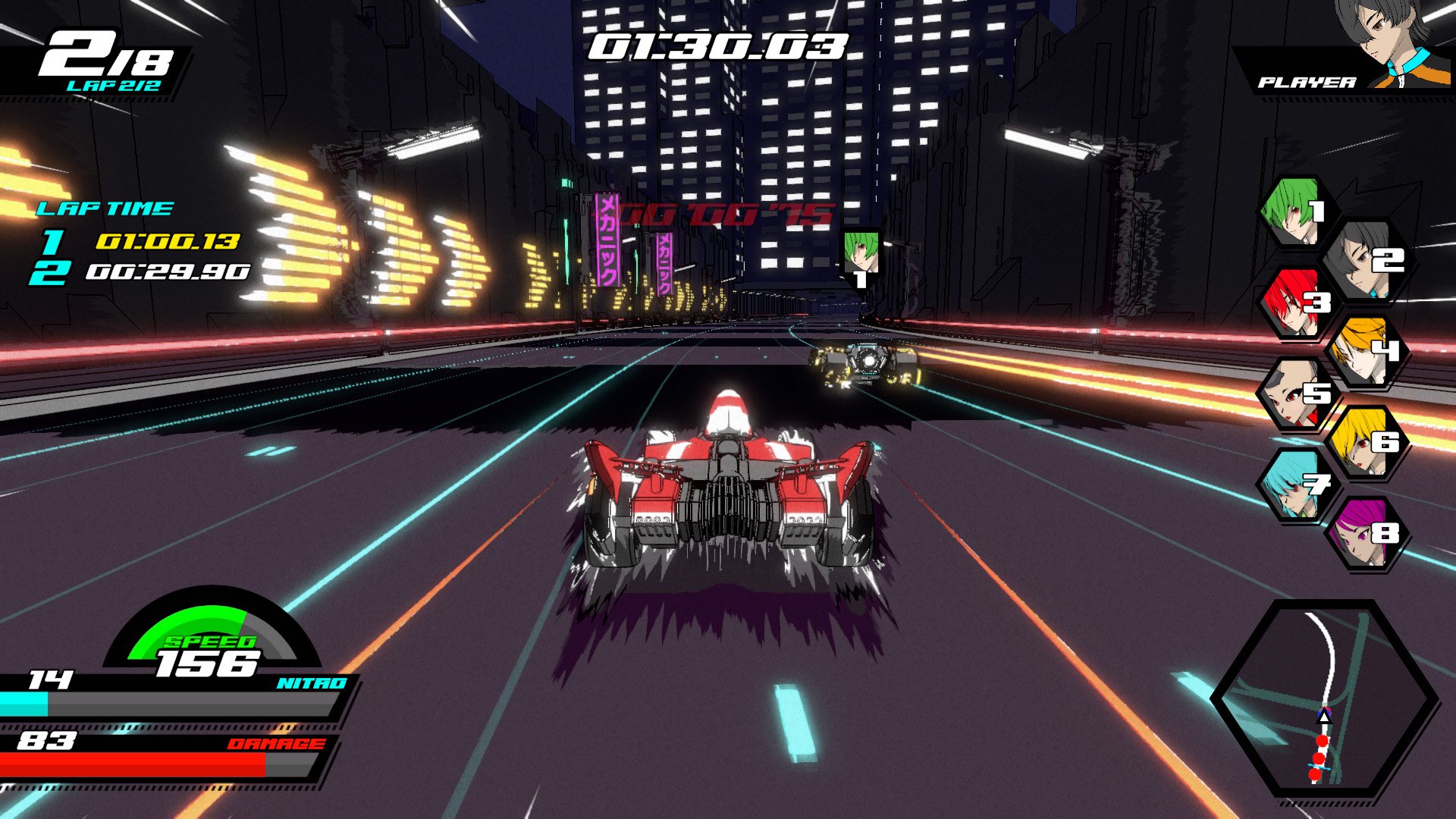Select the LAP 2/2 indicator
1456x819 pixels.
[114, 86]
